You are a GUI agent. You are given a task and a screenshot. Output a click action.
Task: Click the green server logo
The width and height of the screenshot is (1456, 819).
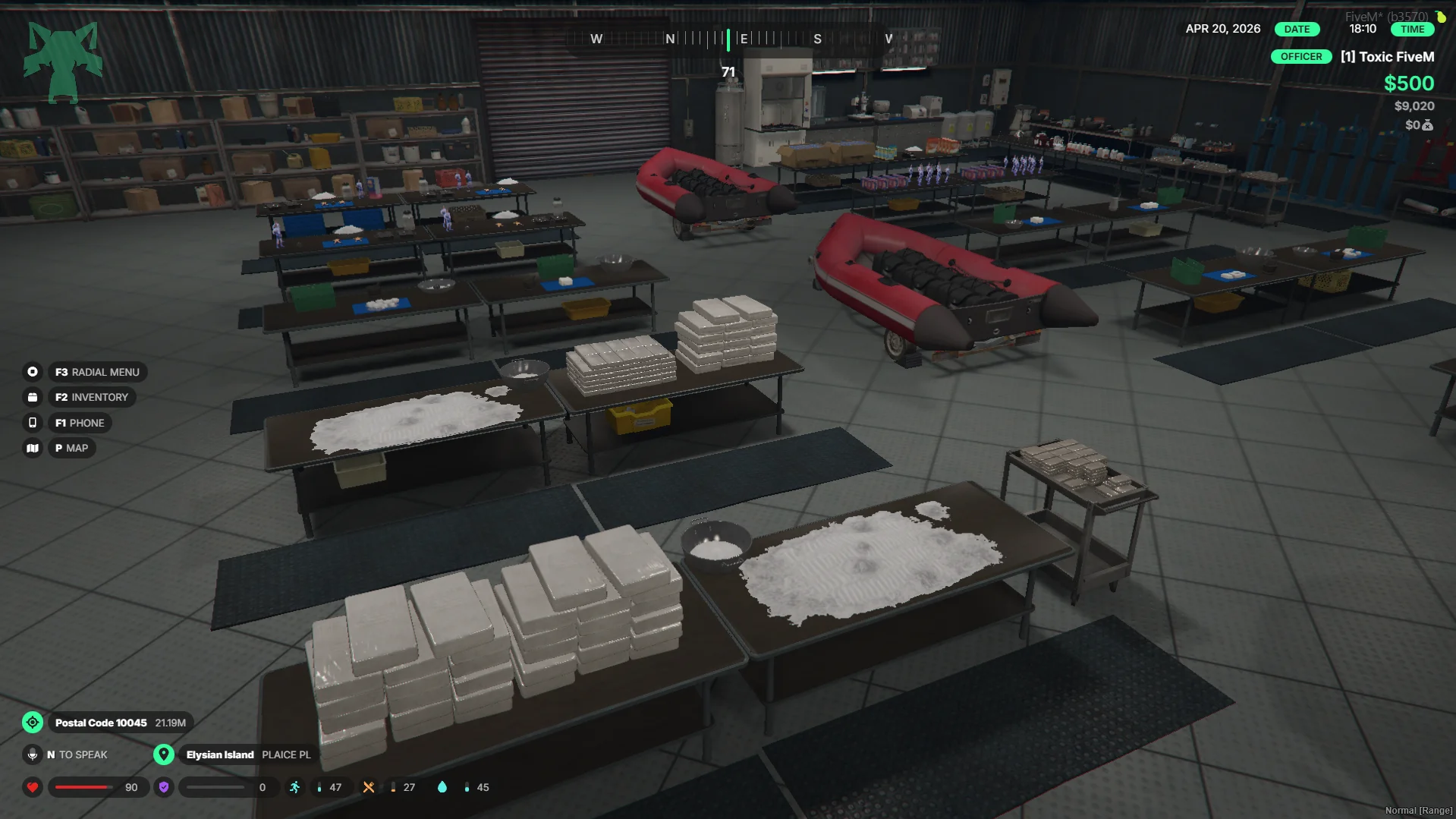pos(63,61)
